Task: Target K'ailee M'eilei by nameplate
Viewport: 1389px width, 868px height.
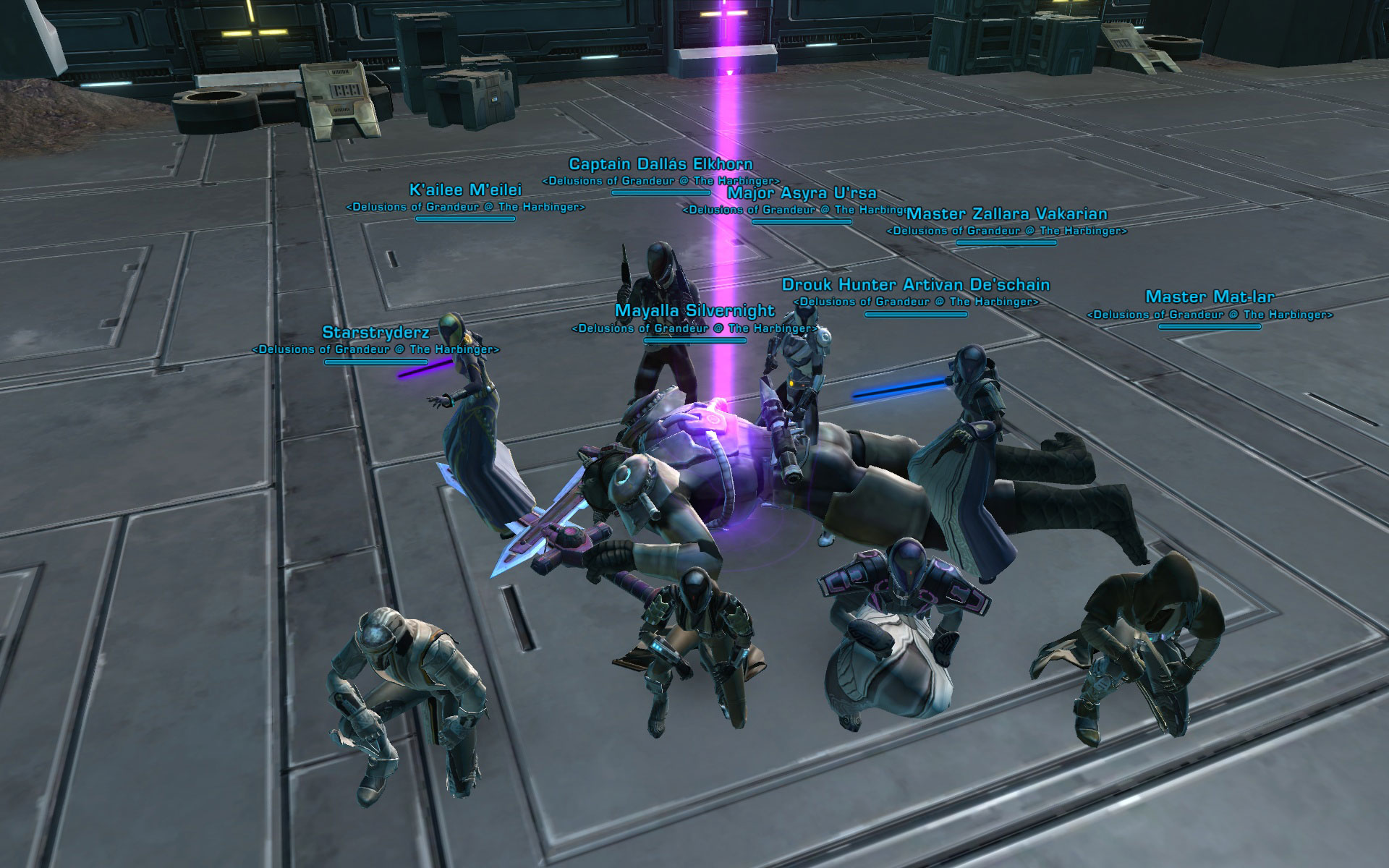Action: pyautogui.click(x=465, y=190)
